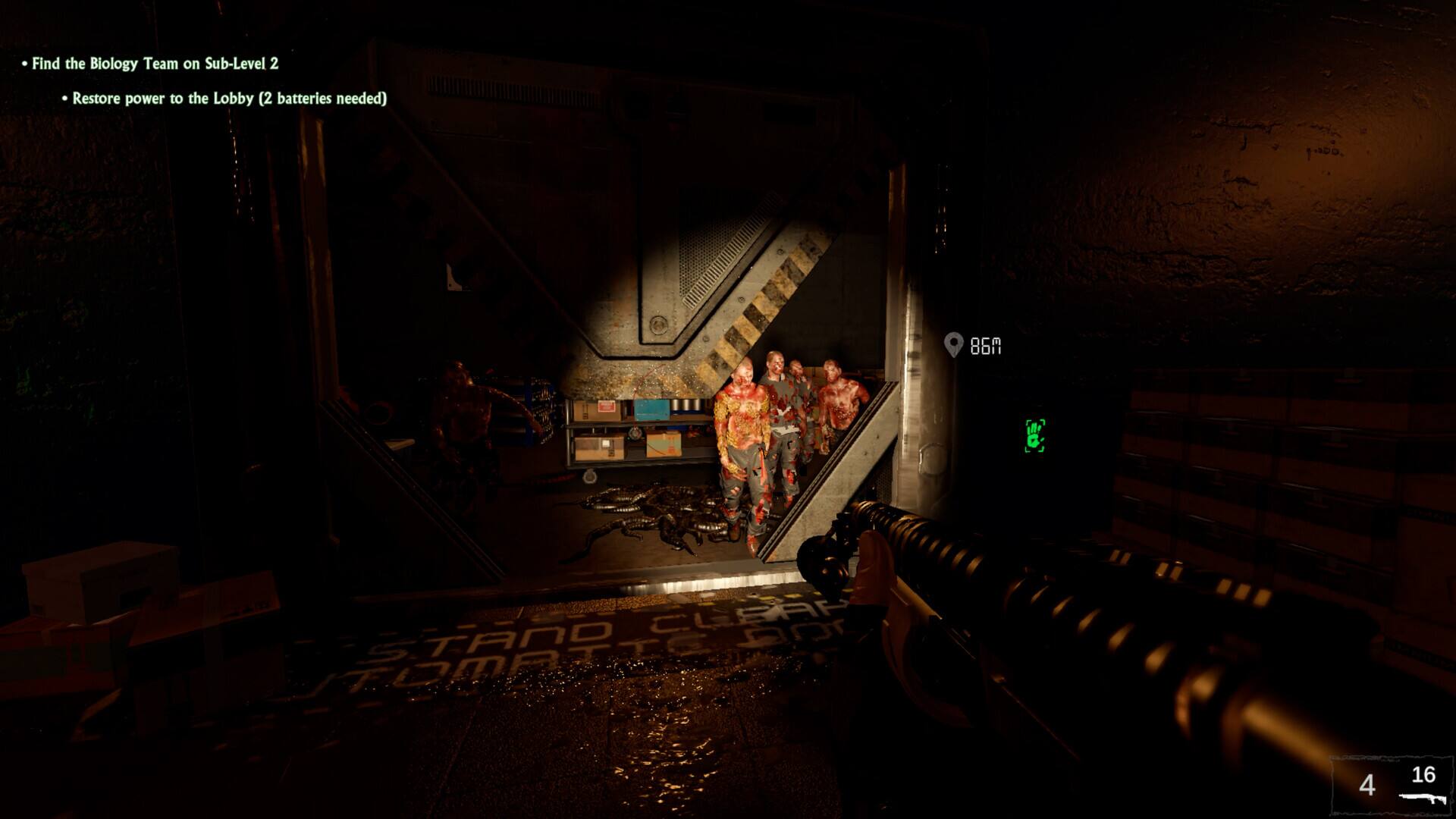1456x819 pixels.
Task: Click the bullet point beside the Restore power objective
Action: pos(63,98)
